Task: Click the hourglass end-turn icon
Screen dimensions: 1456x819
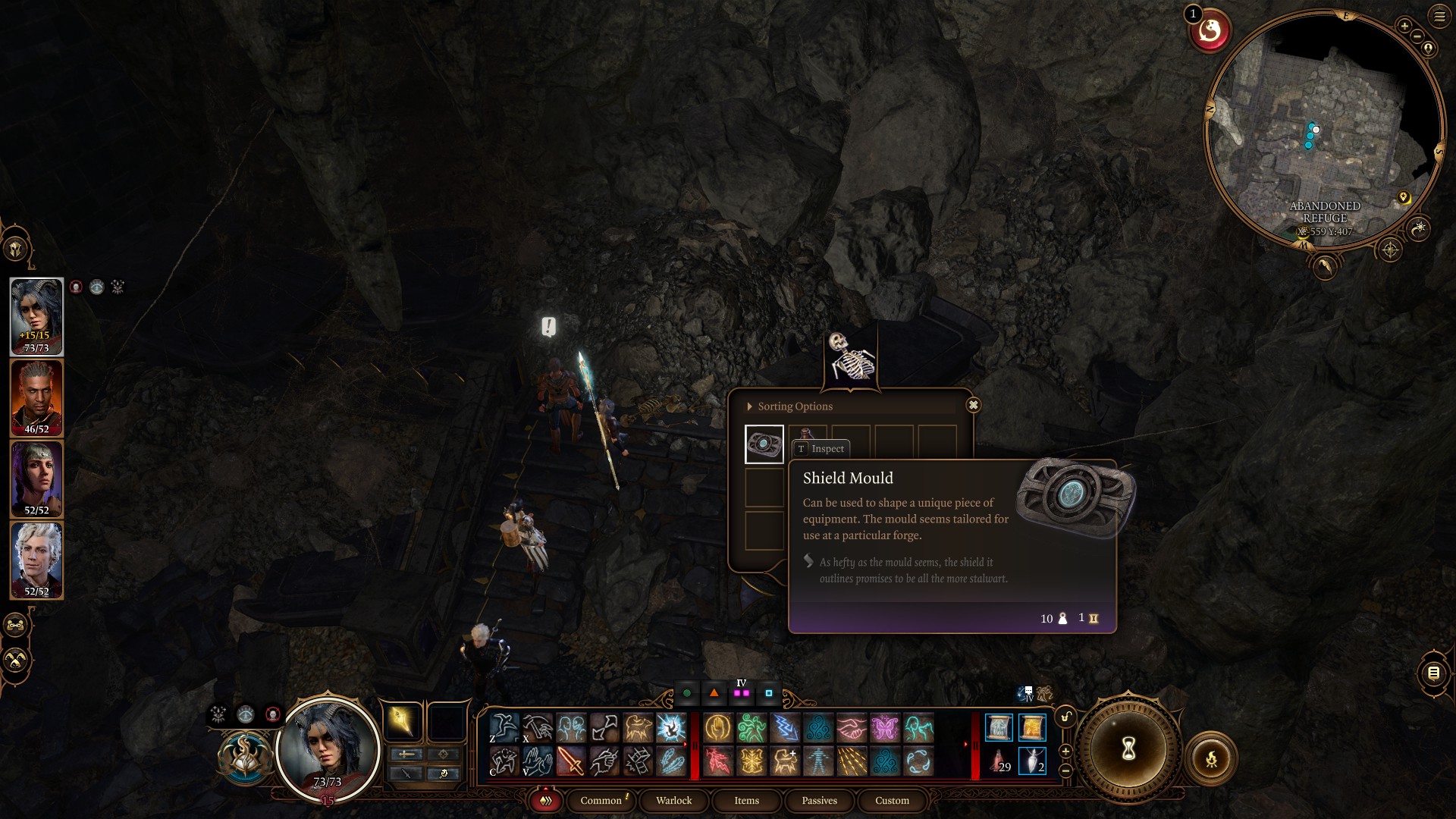Action: 1128,749
